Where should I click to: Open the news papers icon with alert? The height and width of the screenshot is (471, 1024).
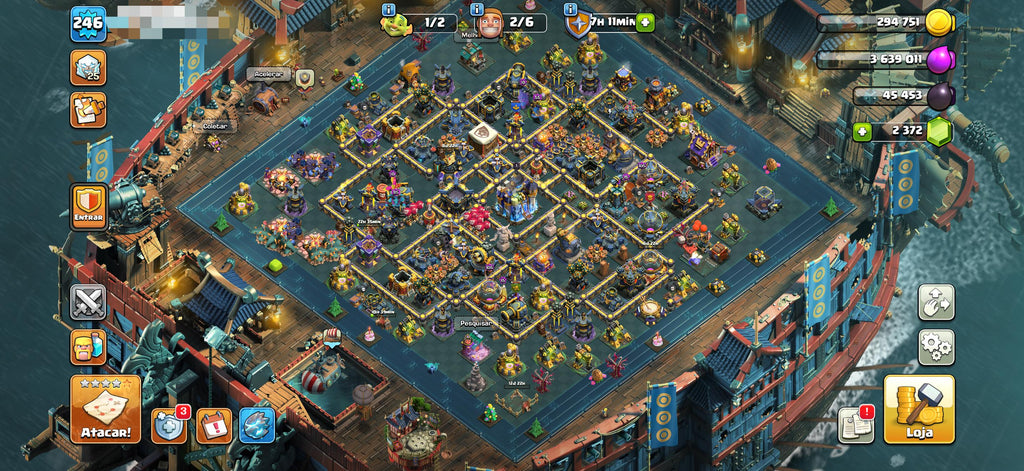[x=855, y=424]
